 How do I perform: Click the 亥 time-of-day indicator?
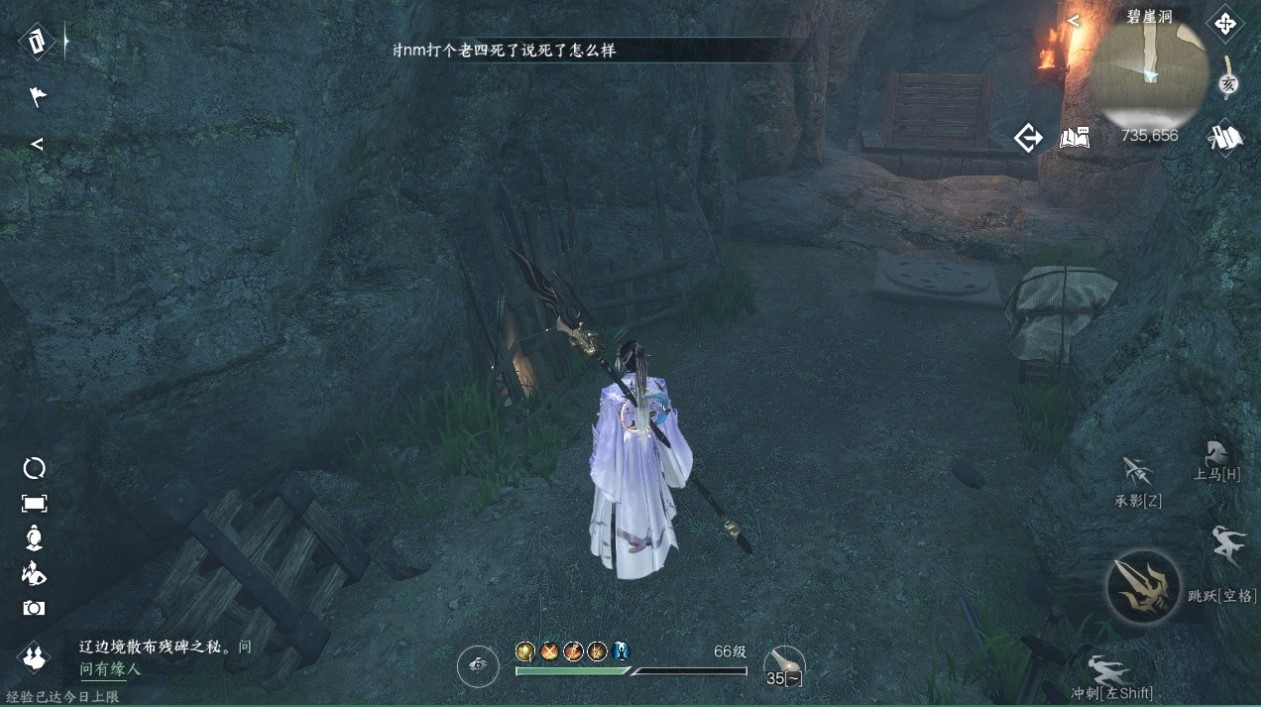1229,84
